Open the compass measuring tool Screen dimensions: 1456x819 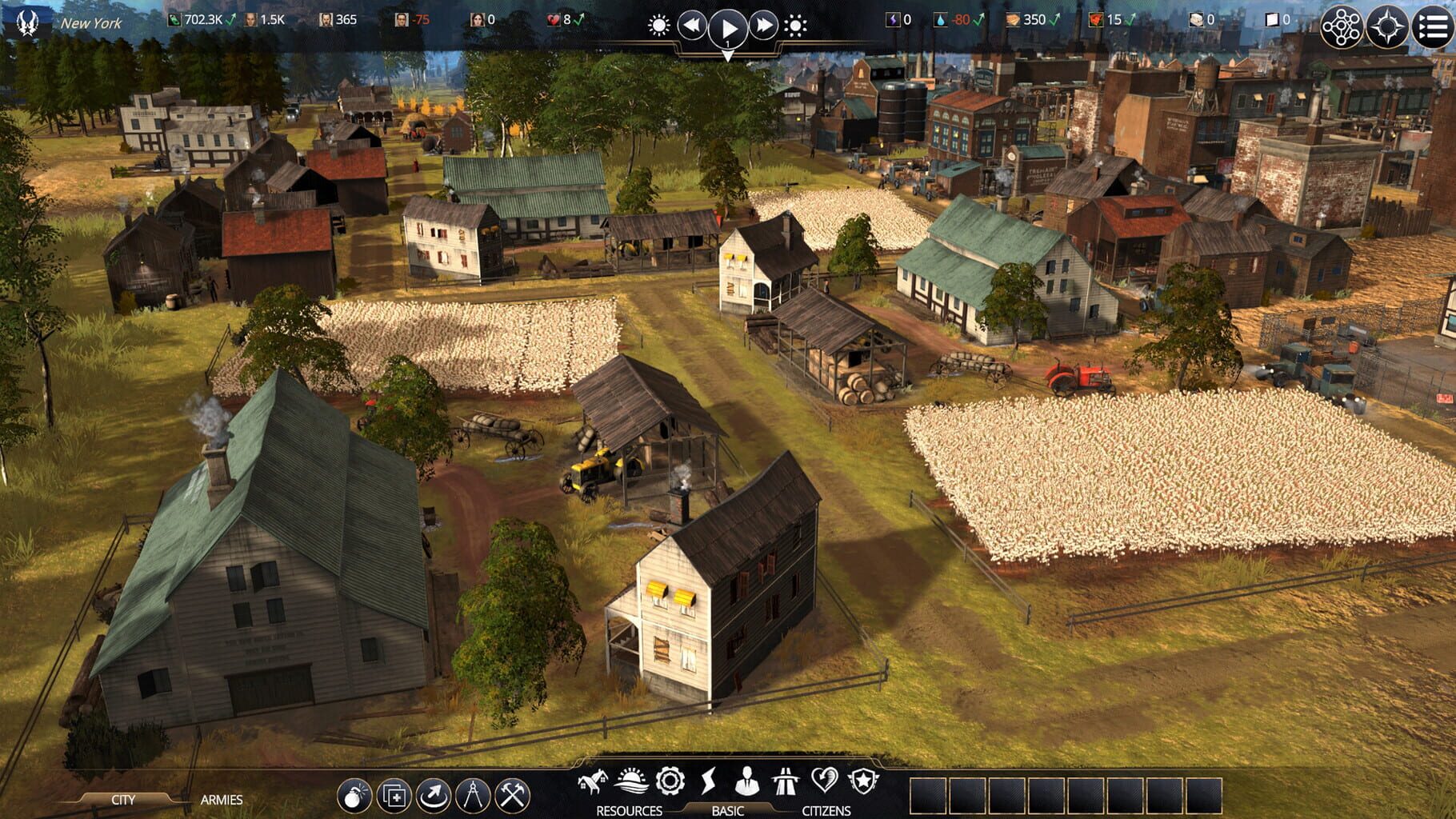(471, 793)
